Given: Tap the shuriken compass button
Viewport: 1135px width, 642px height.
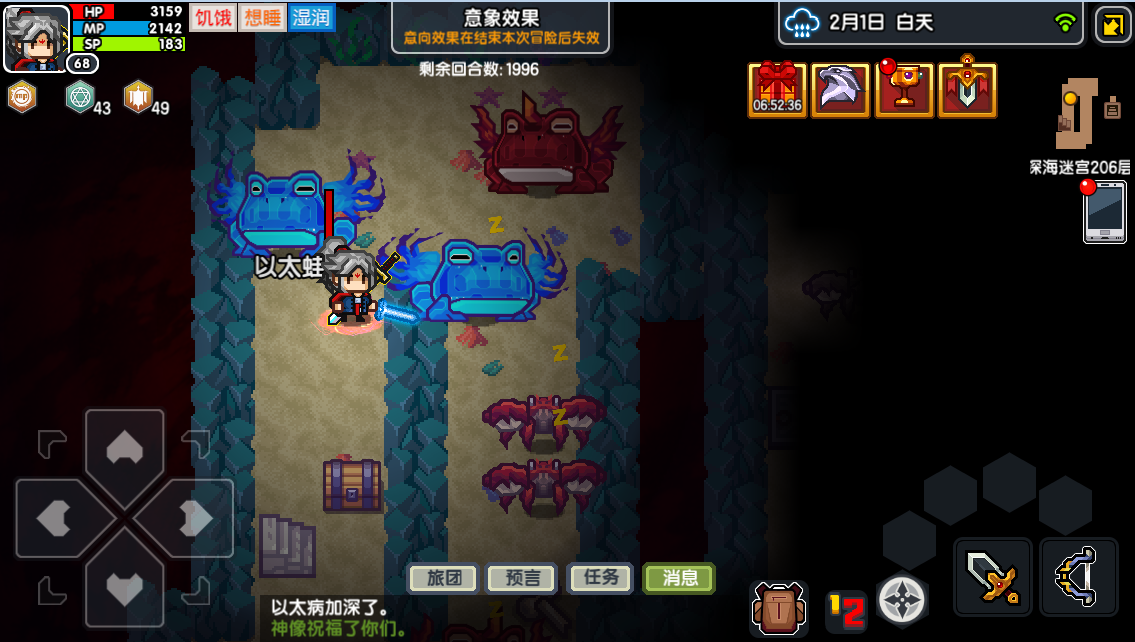Looking at the screenshot, I should [902, 600].
